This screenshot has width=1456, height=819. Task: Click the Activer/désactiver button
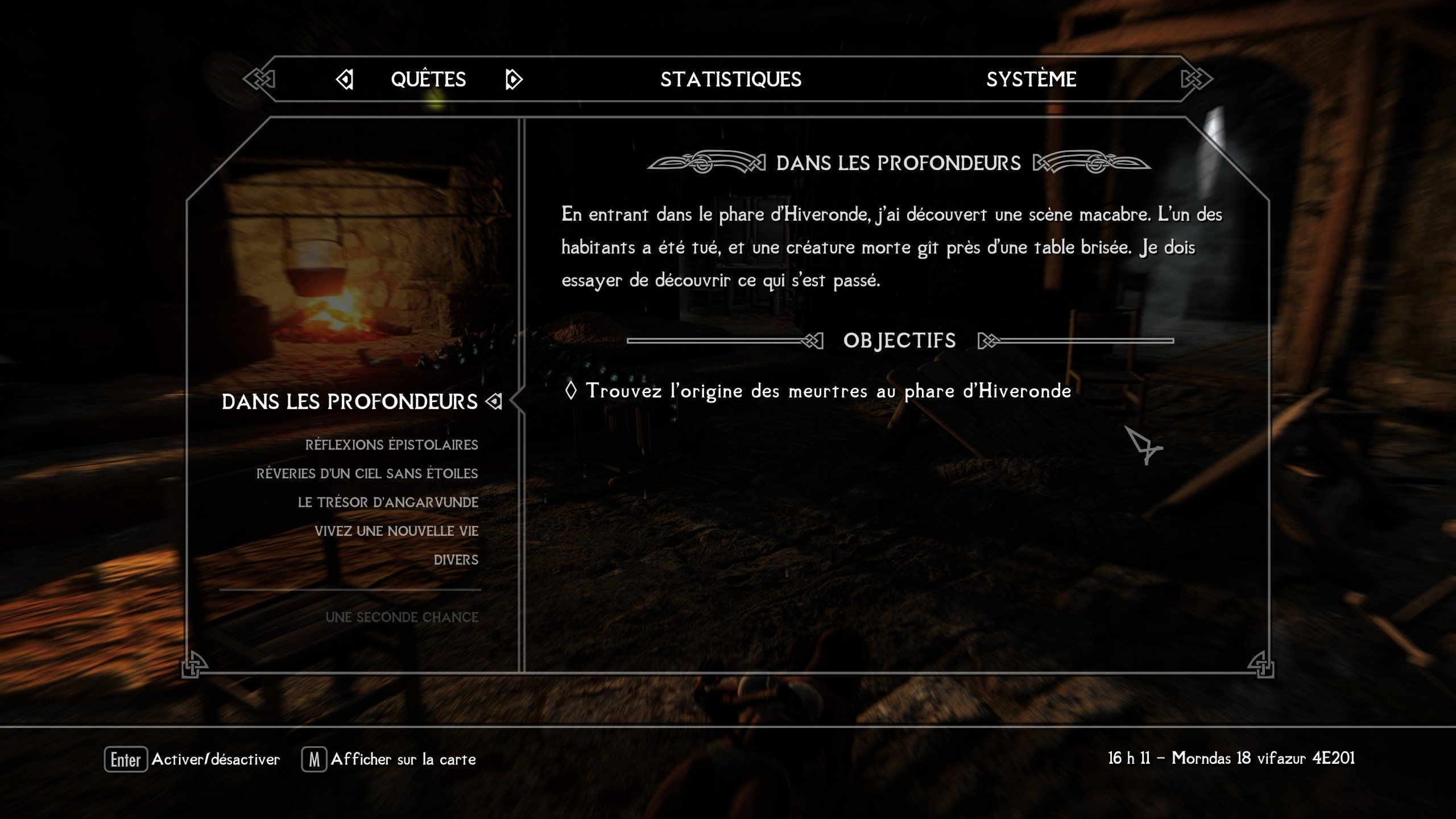pos(192,759)
